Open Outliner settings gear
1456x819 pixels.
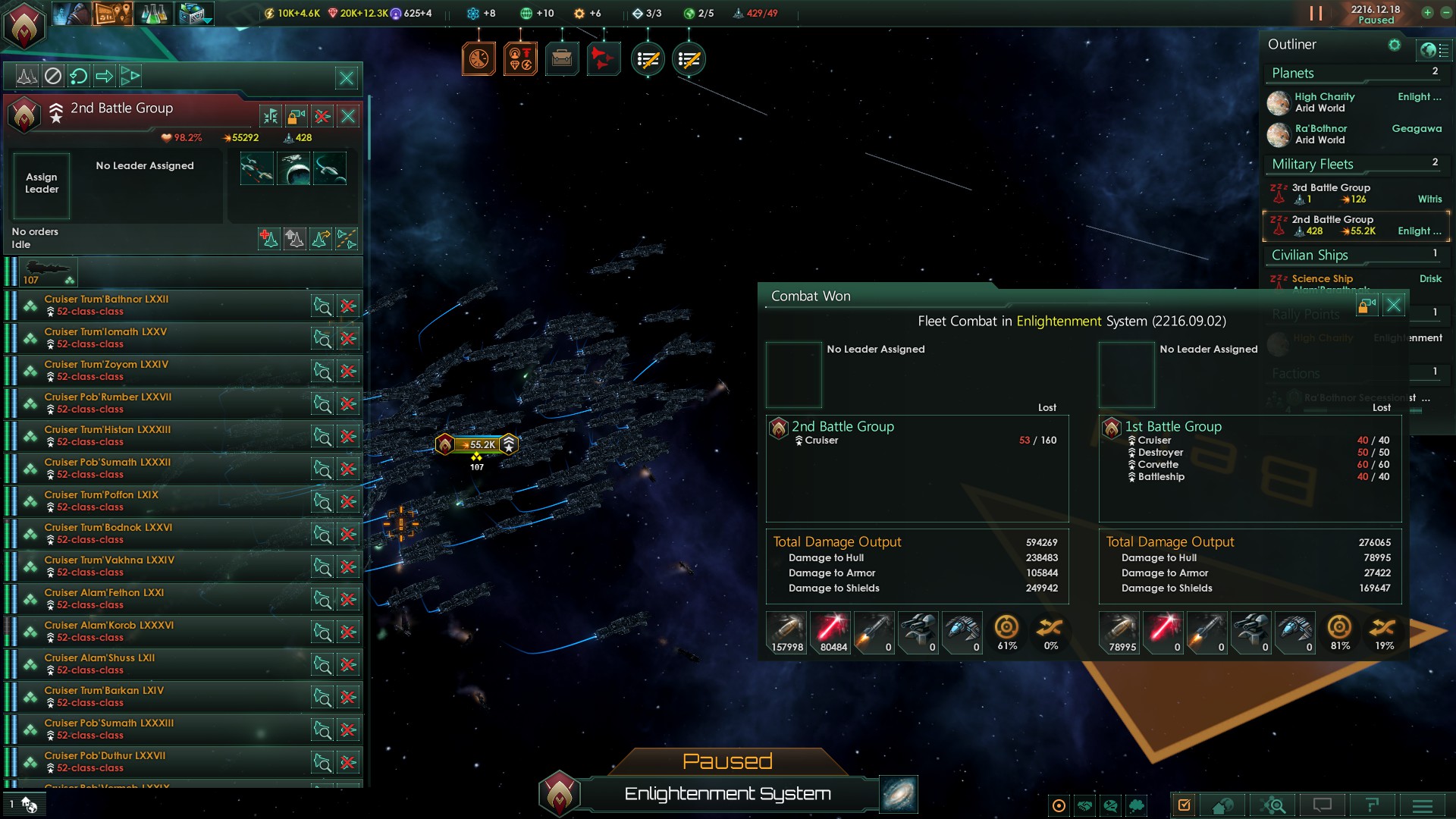click(x=1394, y=45)
